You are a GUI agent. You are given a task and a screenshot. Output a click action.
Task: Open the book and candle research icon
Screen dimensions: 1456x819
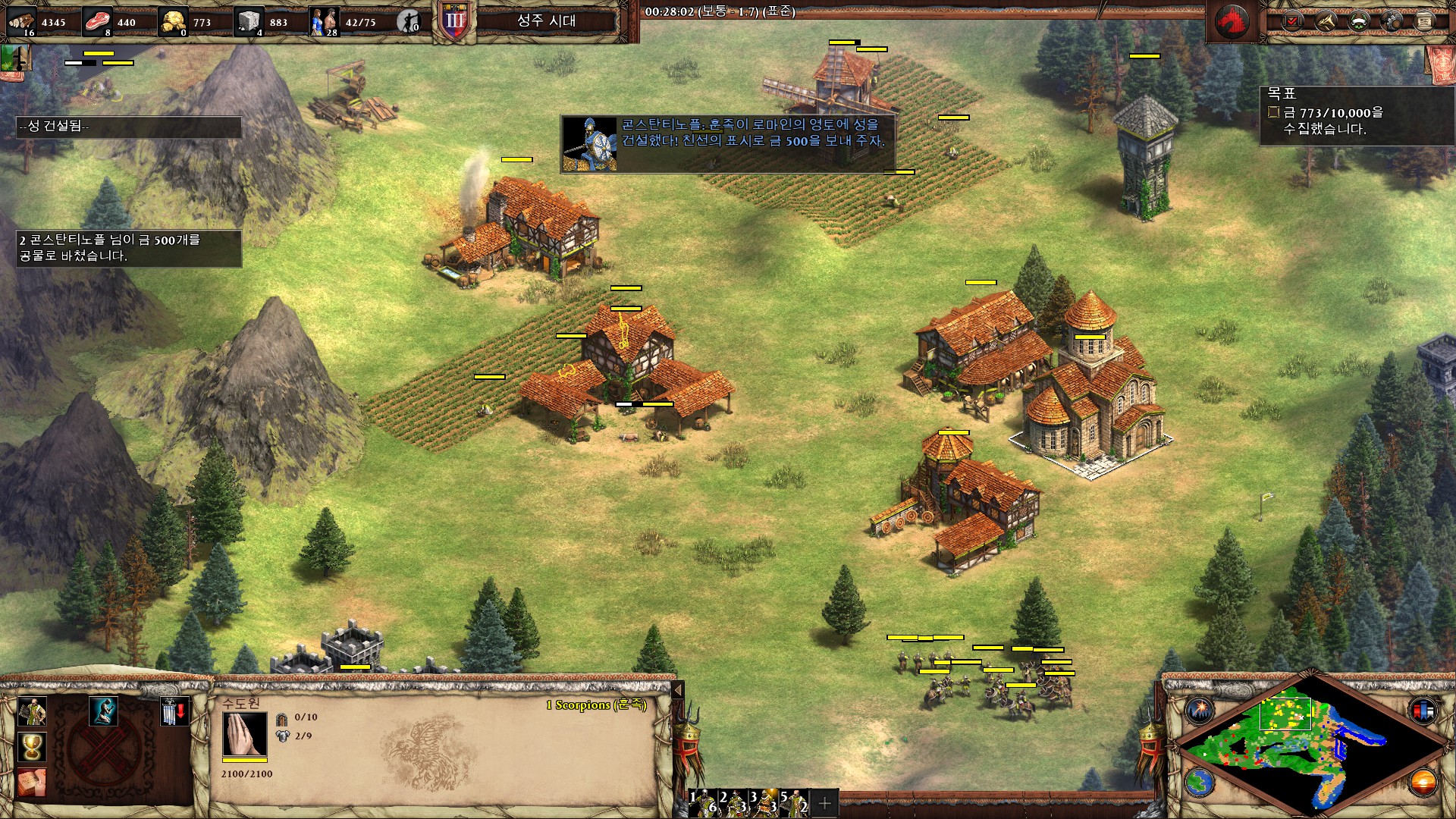tap(32, 782)
